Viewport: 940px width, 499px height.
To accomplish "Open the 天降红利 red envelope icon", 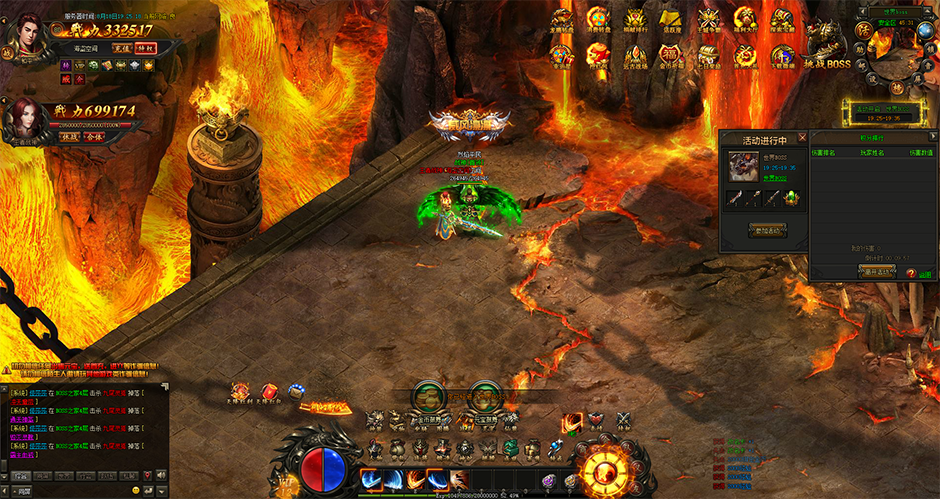I will point(268,392).
